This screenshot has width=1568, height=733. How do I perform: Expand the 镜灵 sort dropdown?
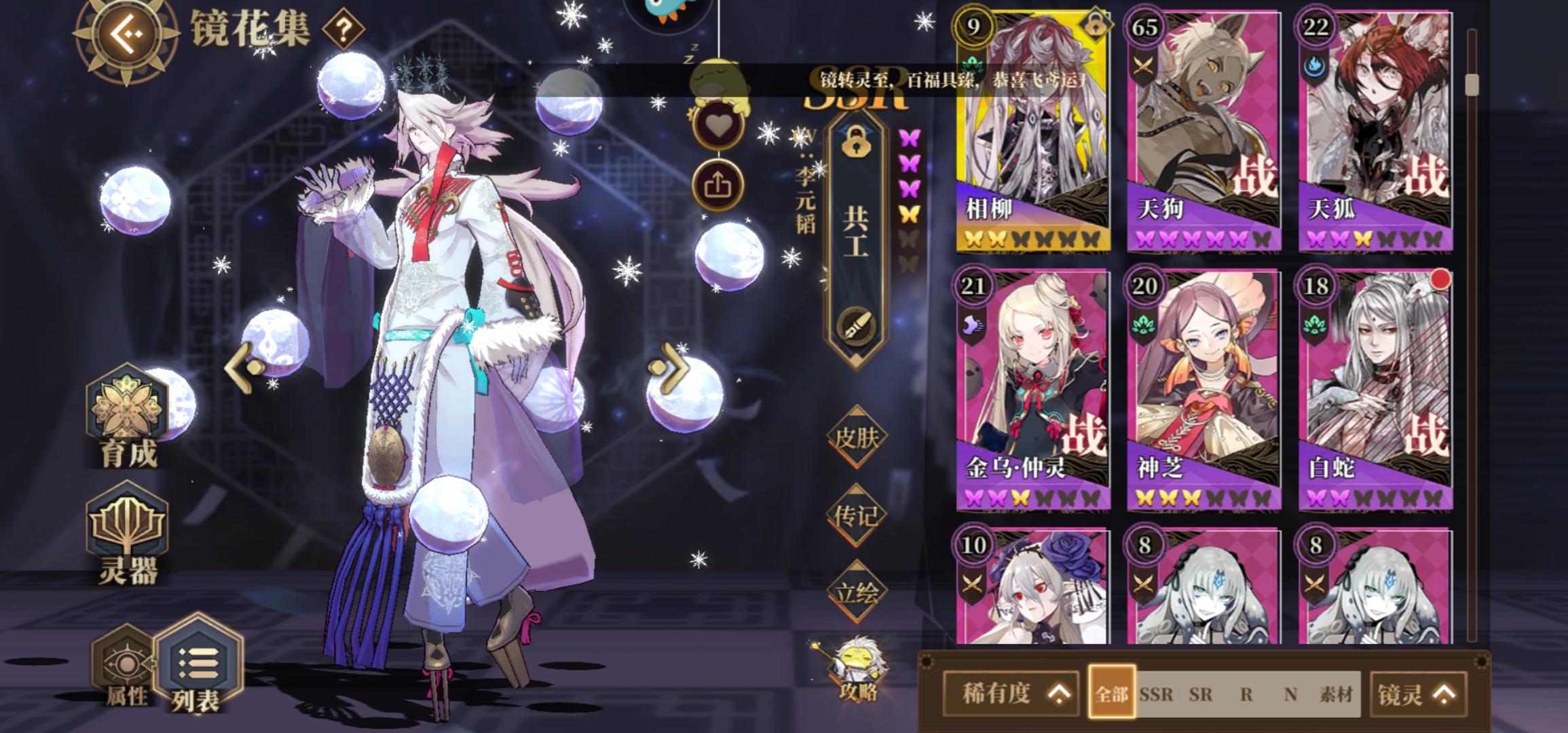click(x=1419, y=694)
